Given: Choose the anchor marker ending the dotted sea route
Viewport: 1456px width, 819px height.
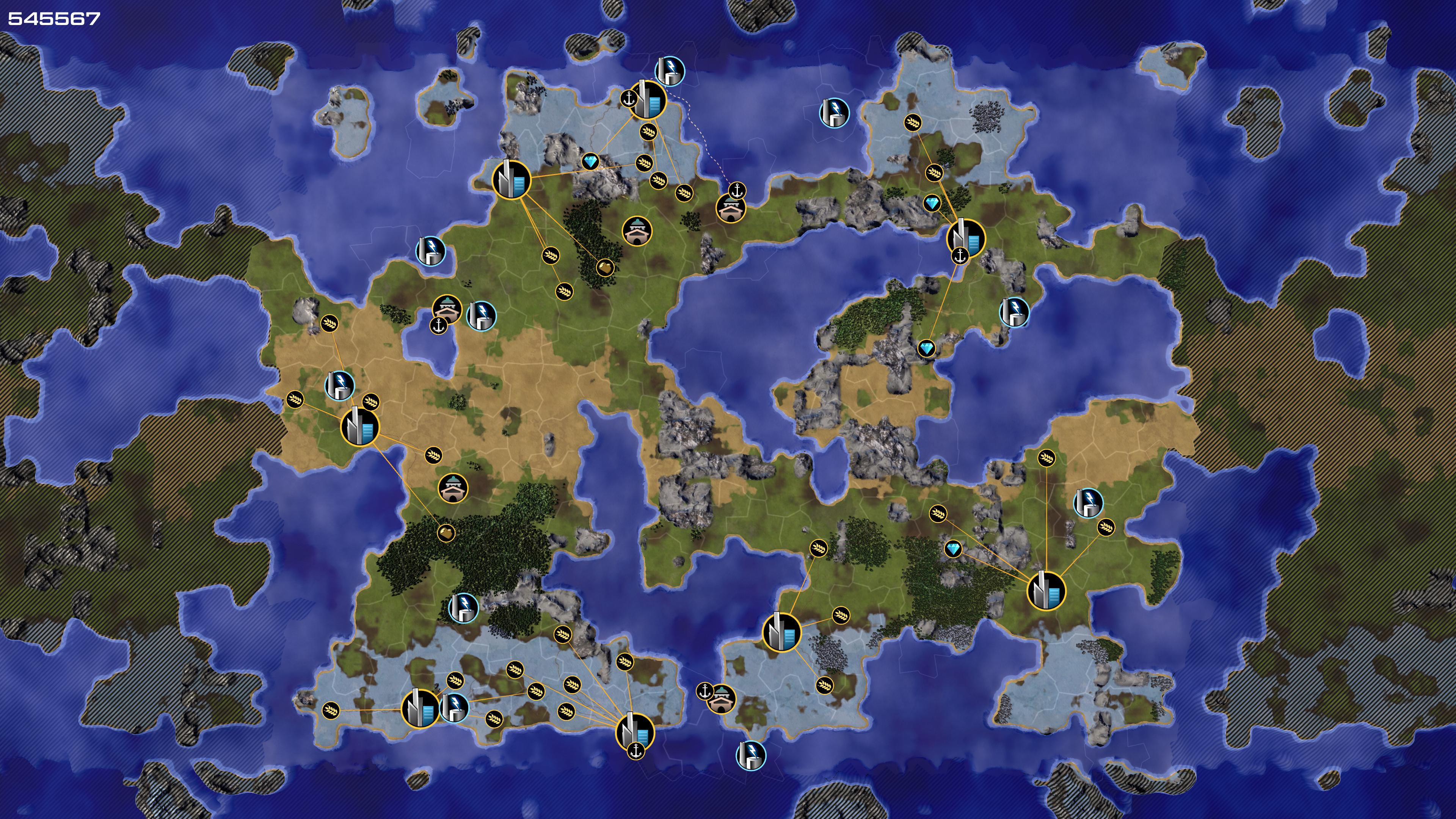Looking at the screenshot, I should (737, 190).
